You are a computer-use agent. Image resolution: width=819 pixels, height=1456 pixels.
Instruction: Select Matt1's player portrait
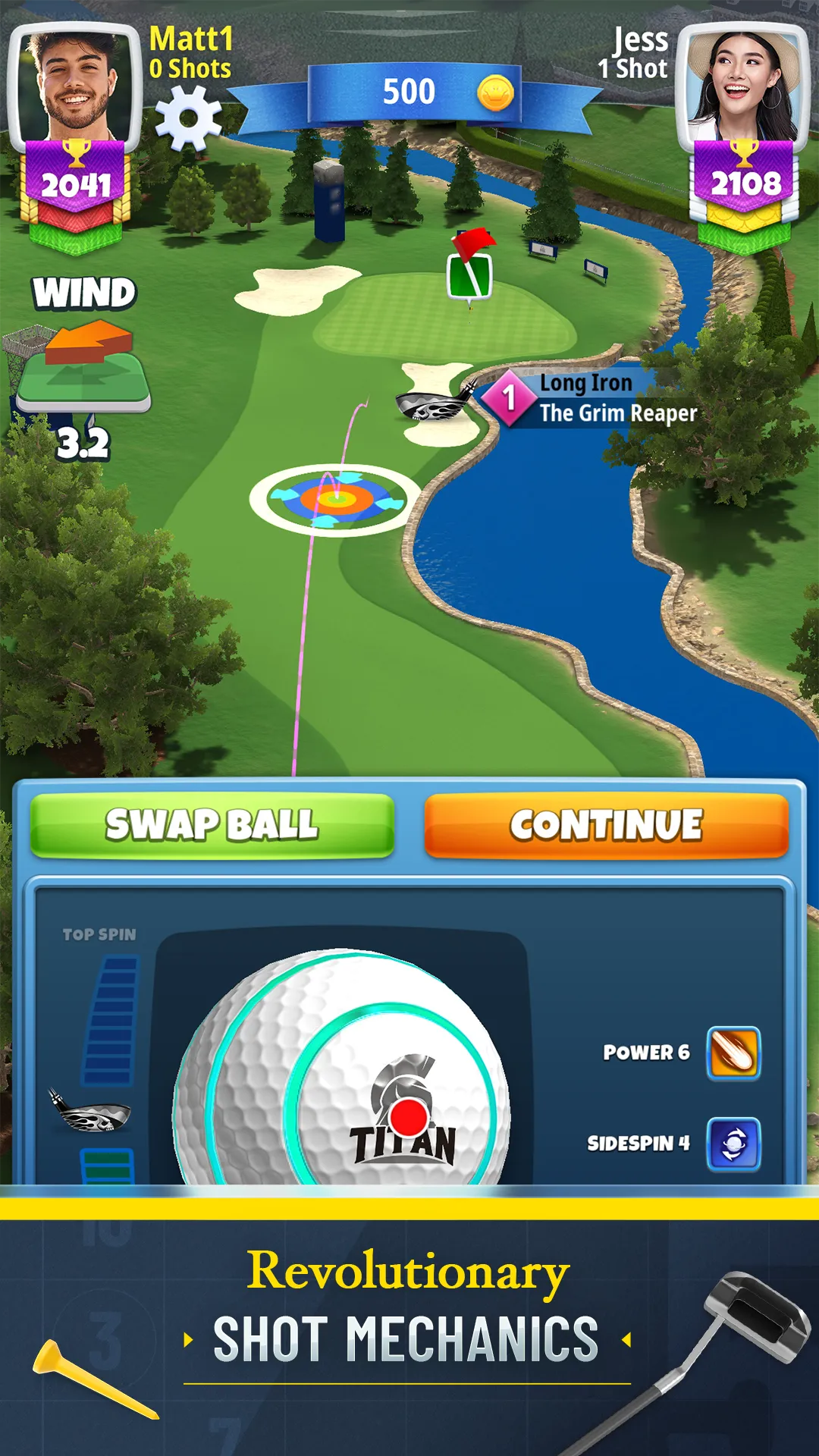point(75,85)
